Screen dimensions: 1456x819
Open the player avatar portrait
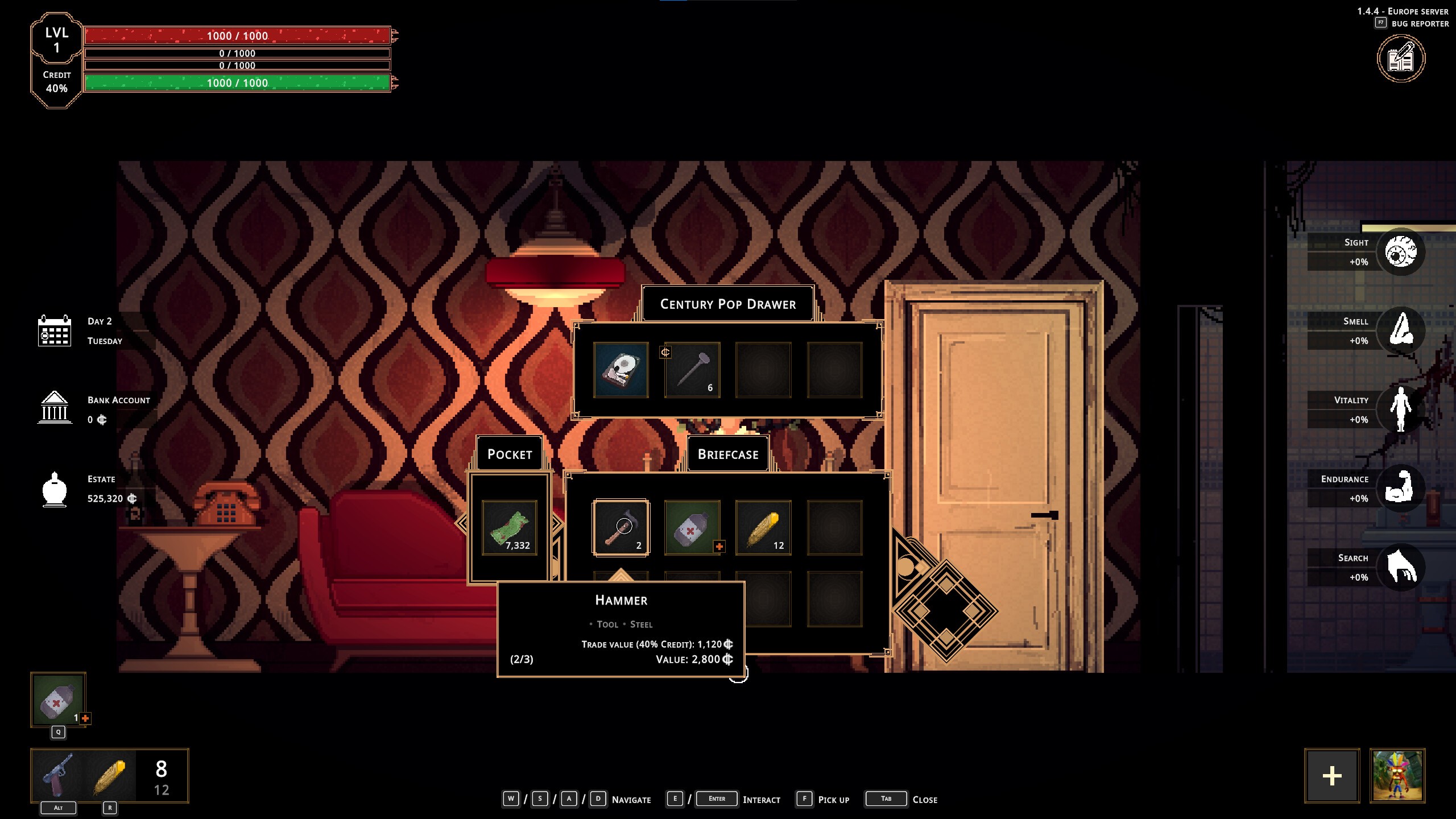[x=1397, y=776]
